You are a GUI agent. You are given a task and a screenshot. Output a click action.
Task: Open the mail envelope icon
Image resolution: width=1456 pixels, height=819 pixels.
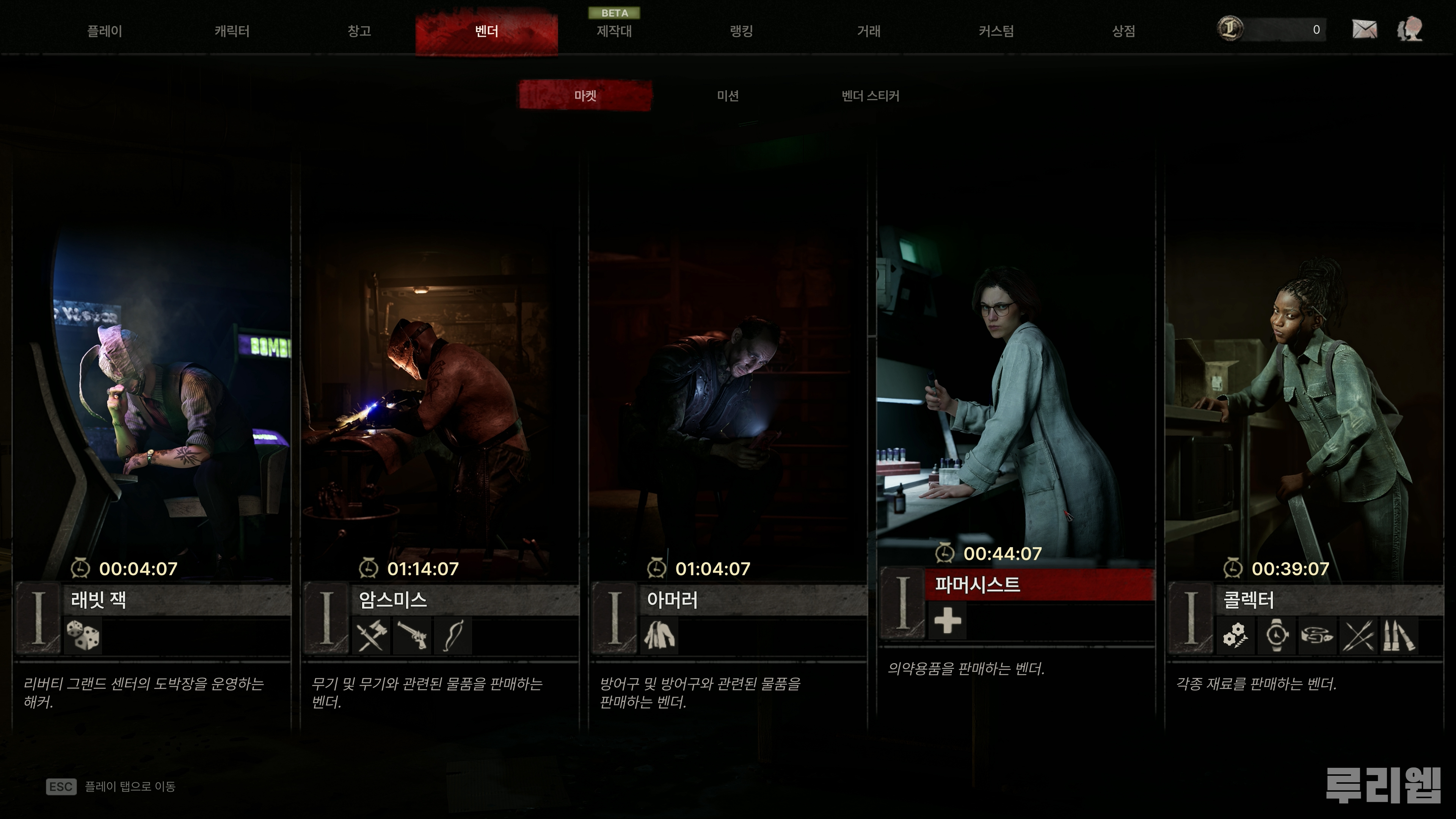[x=1365, y=30]
